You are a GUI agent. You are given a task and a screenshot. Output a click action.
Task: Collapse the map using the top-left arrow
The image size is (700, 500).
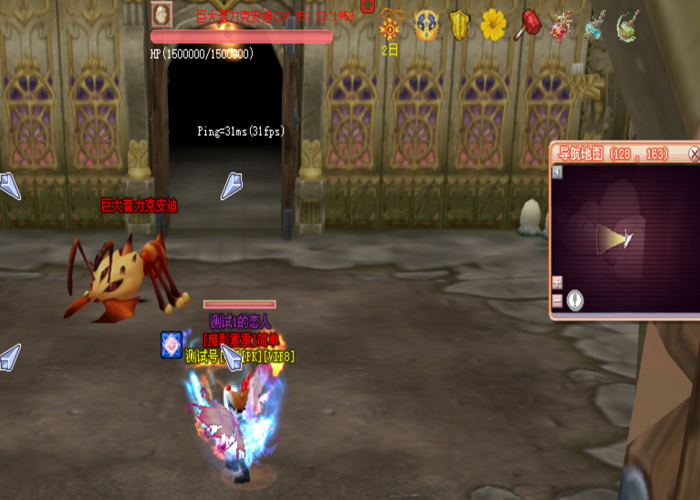click(557, 172)
